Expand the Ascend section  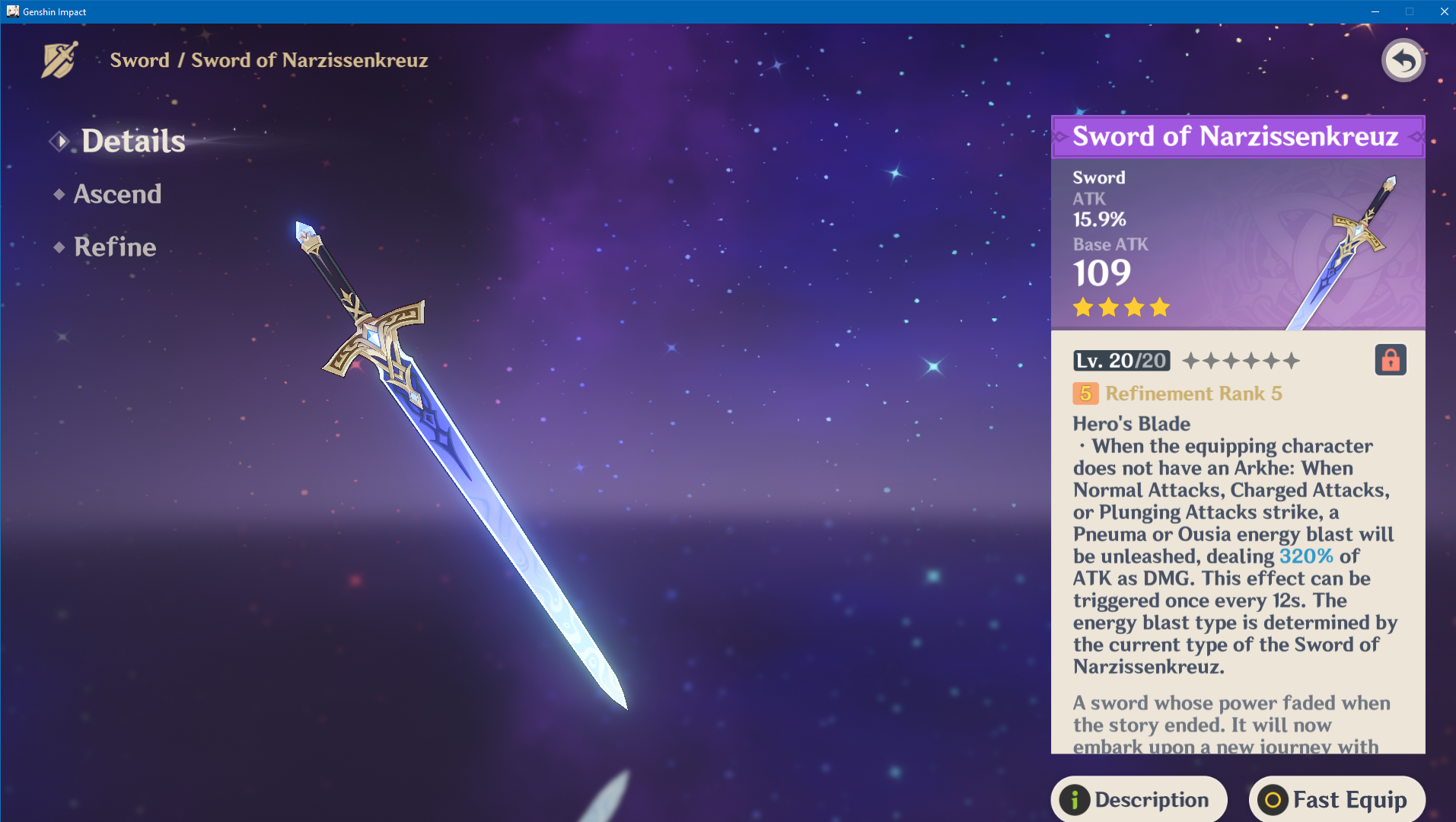[x=117, y=194]
